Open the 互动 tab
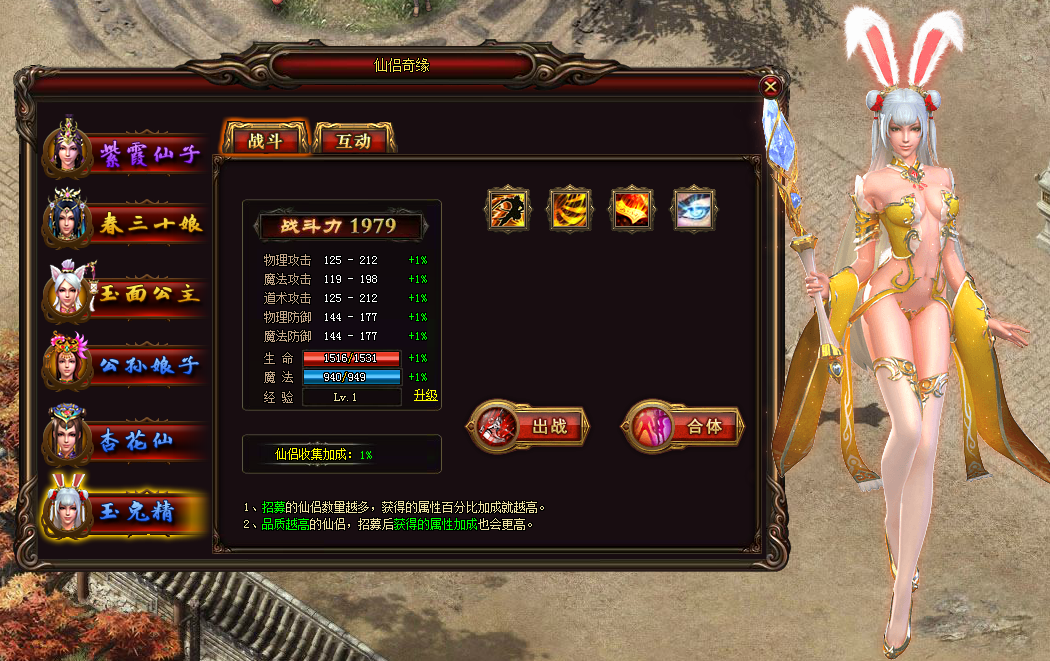Viewport: 1050px width, 661px height. tap(354, 141)
